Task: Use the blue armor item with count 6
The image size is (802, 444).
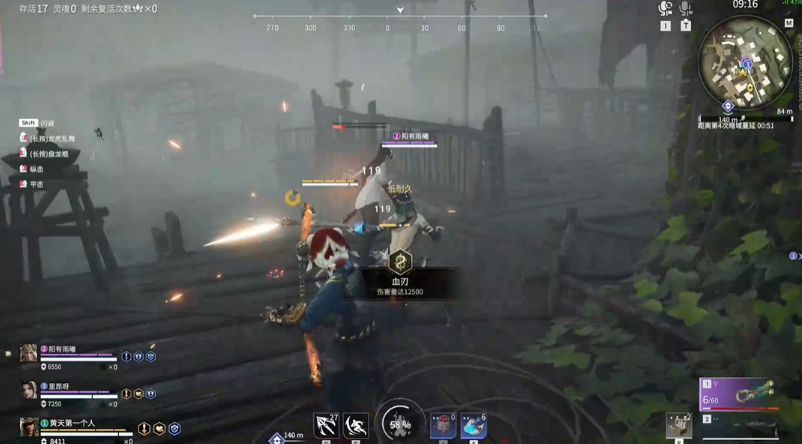Action: coord(473,426)
